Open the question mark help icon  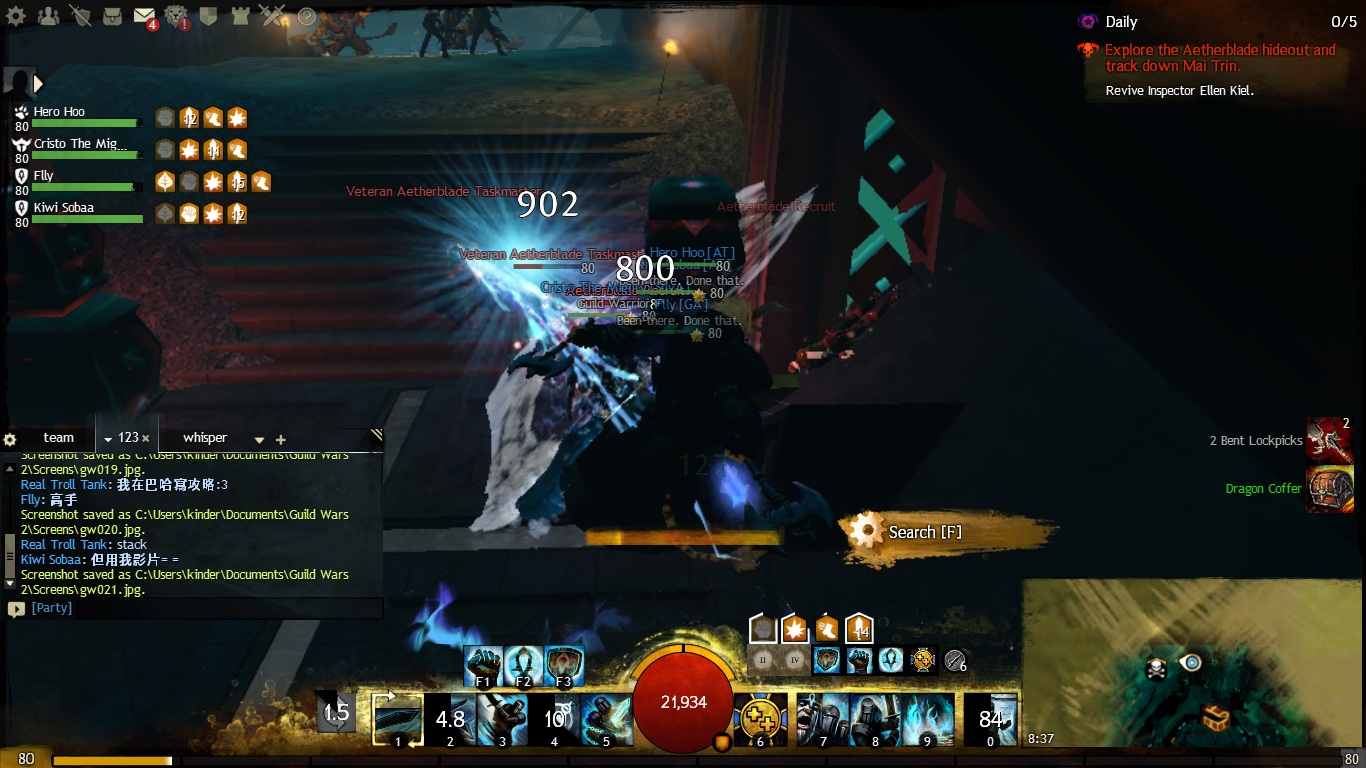tap(306, 16)
